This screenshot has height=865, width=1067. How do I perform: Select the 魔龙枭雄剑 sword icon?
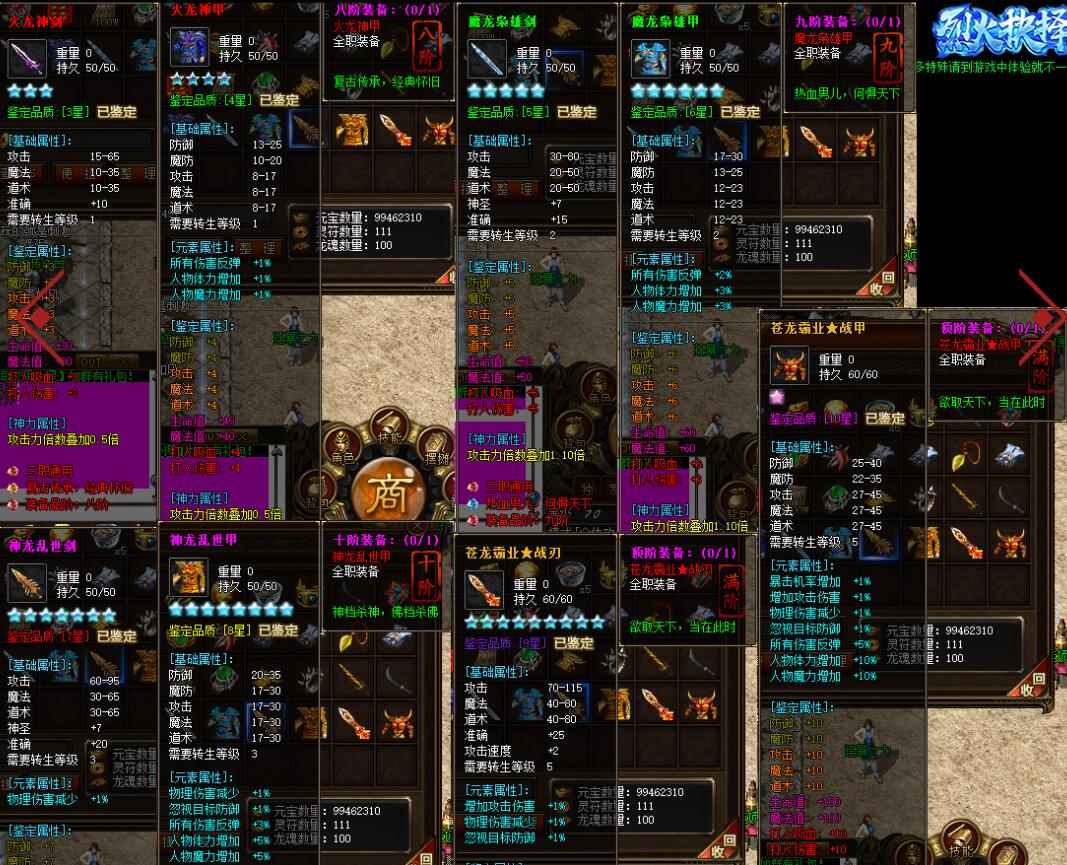(x=487, y=59)
